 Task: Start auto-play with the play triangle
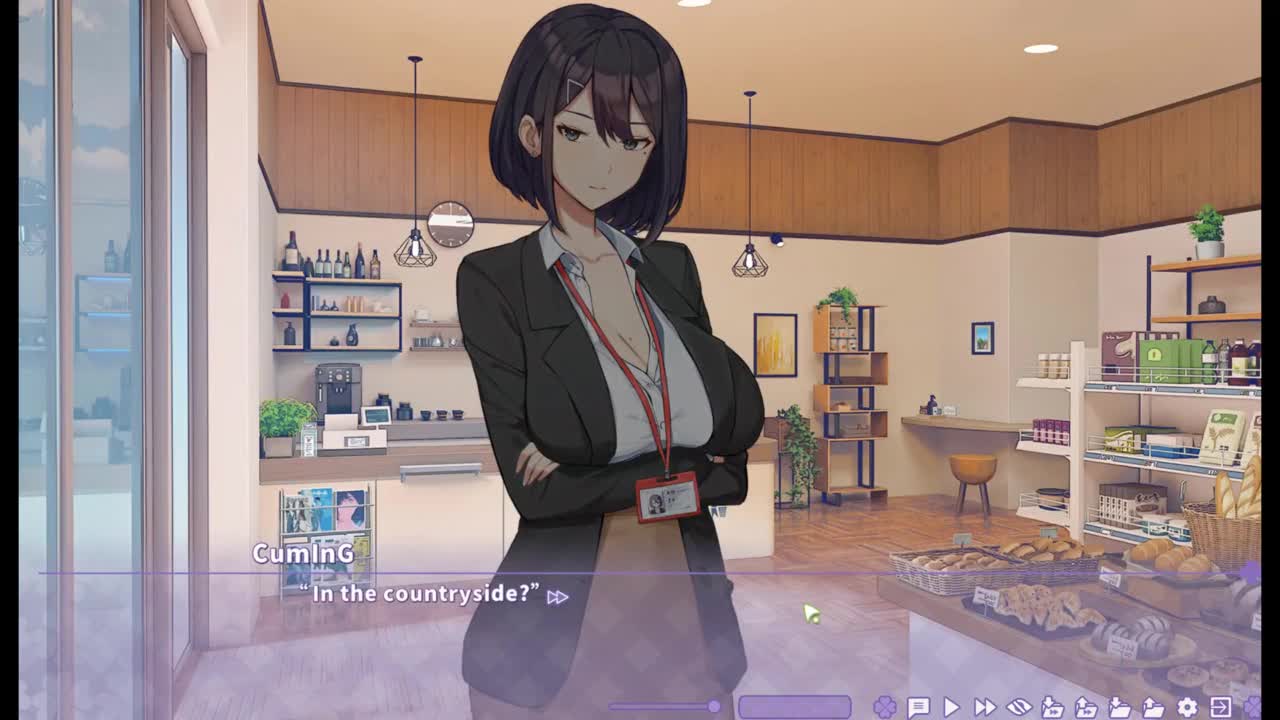tap(951, 708)
